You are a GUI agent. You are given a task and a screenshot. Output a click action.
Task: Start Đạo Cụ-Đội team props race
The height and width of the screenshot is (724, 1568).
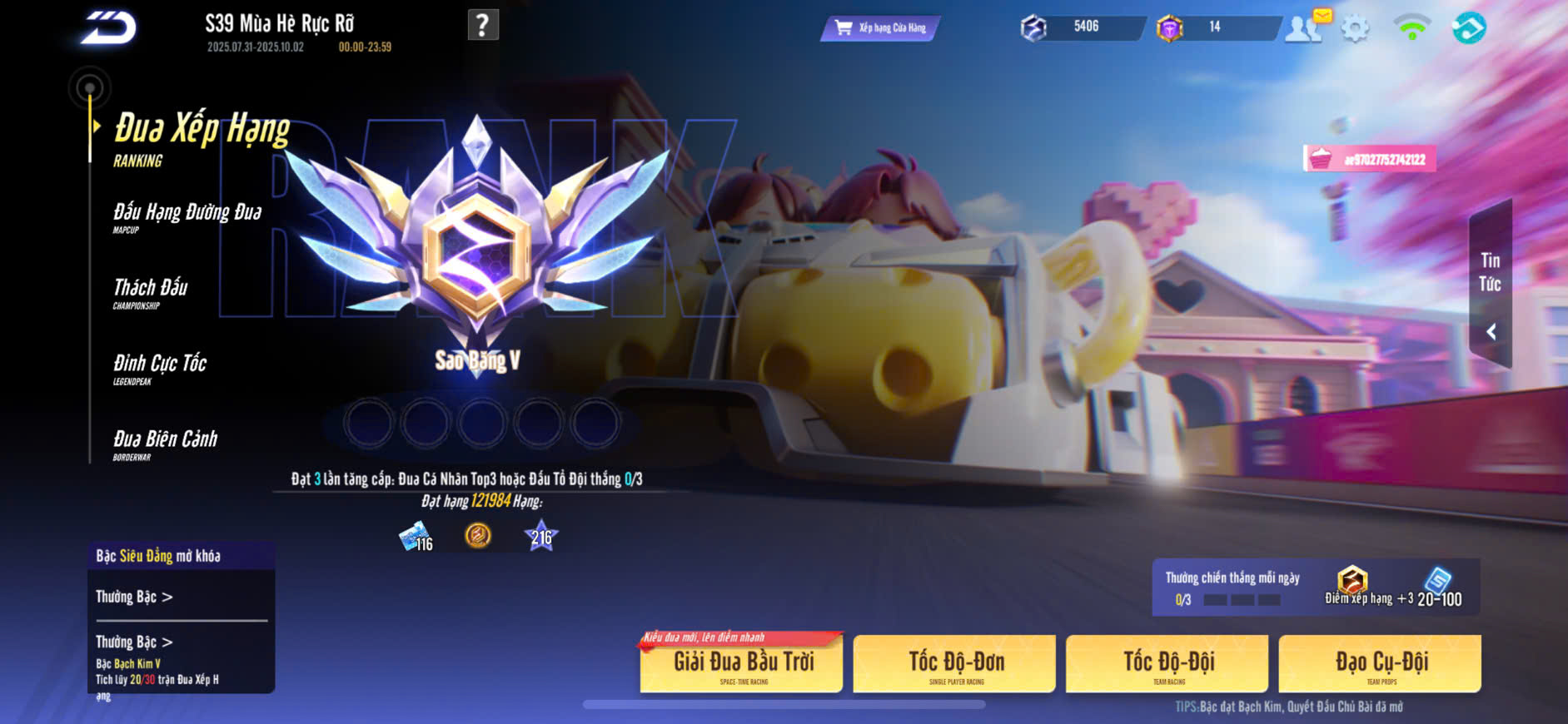tap(1380, 664)
